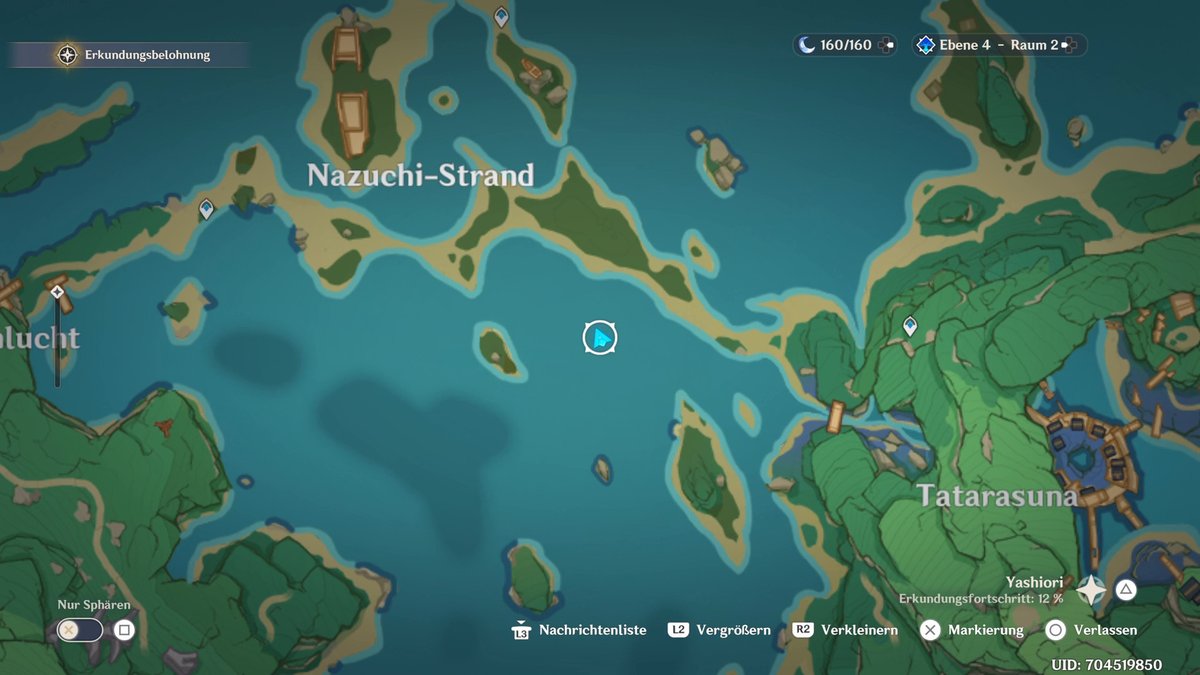1200x675 pixels.
Task: Select the waypoint left of the Nazuchi-Strand label
Action: point(206,209)
